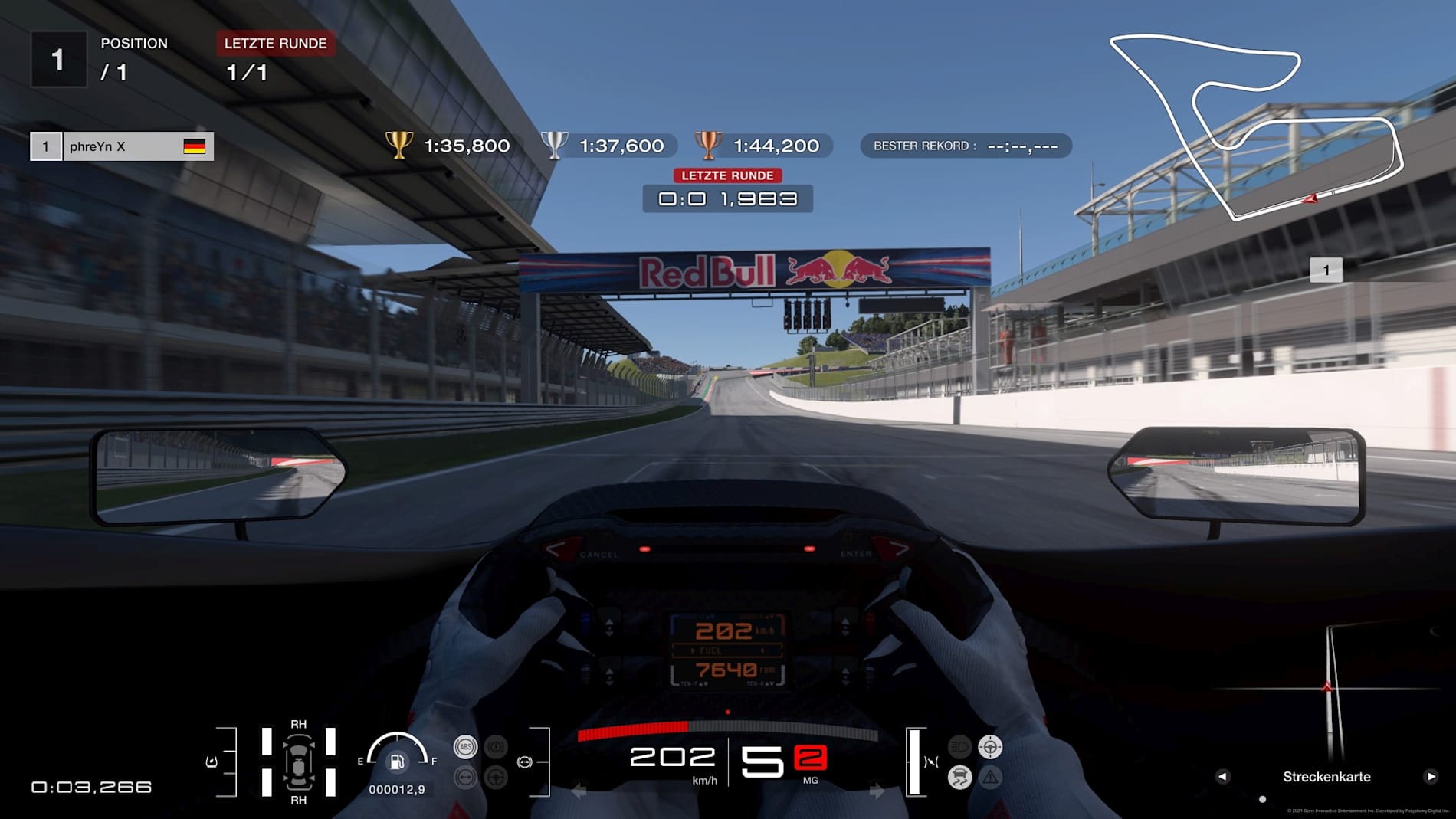This screenshot has height=819, width=1456.
Task: Click the fuel pump icon on the gauge
Action: tap(397, 762)
